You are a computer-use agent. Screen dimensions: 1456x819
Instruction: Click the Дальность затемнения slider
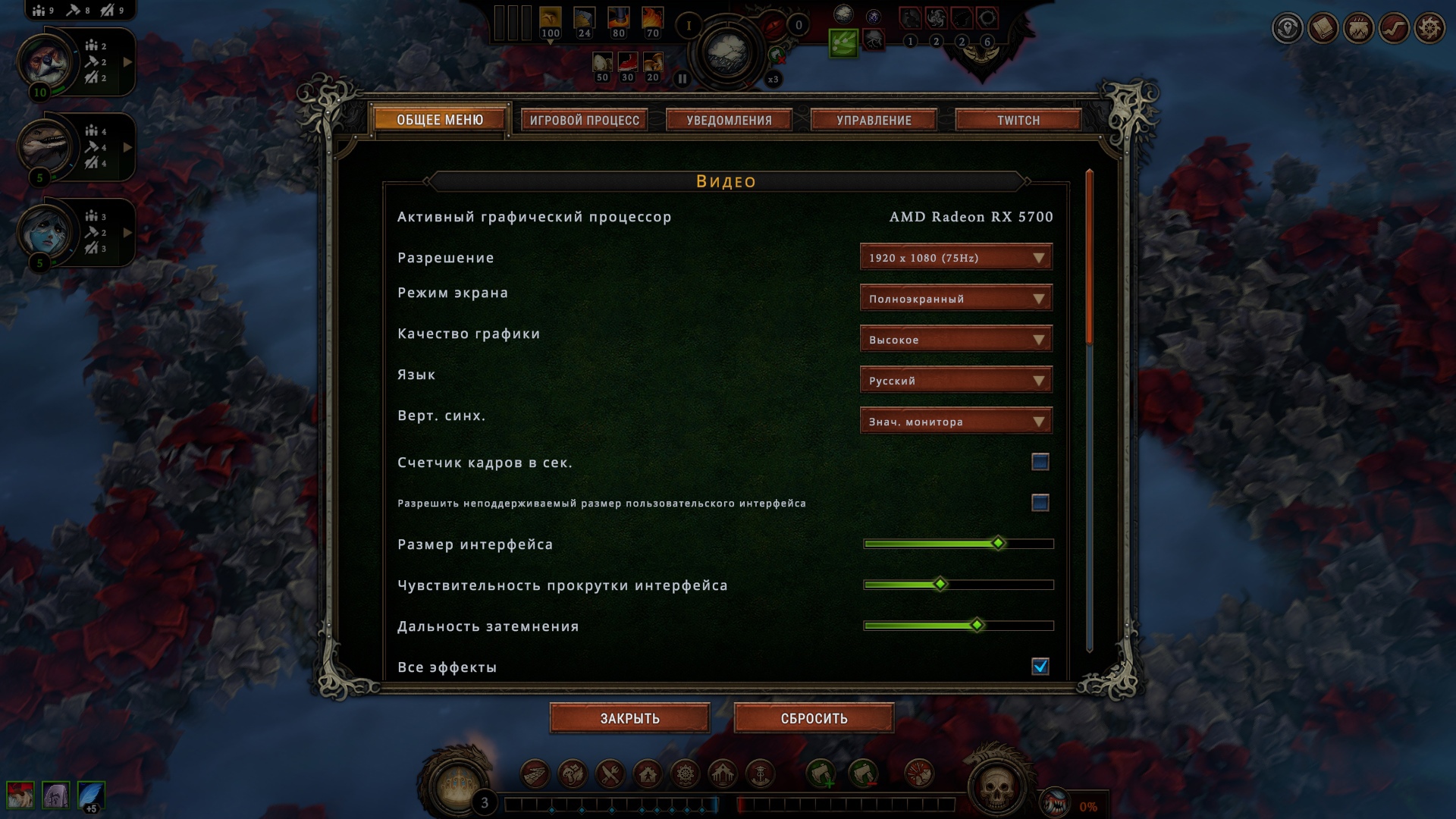977,626
